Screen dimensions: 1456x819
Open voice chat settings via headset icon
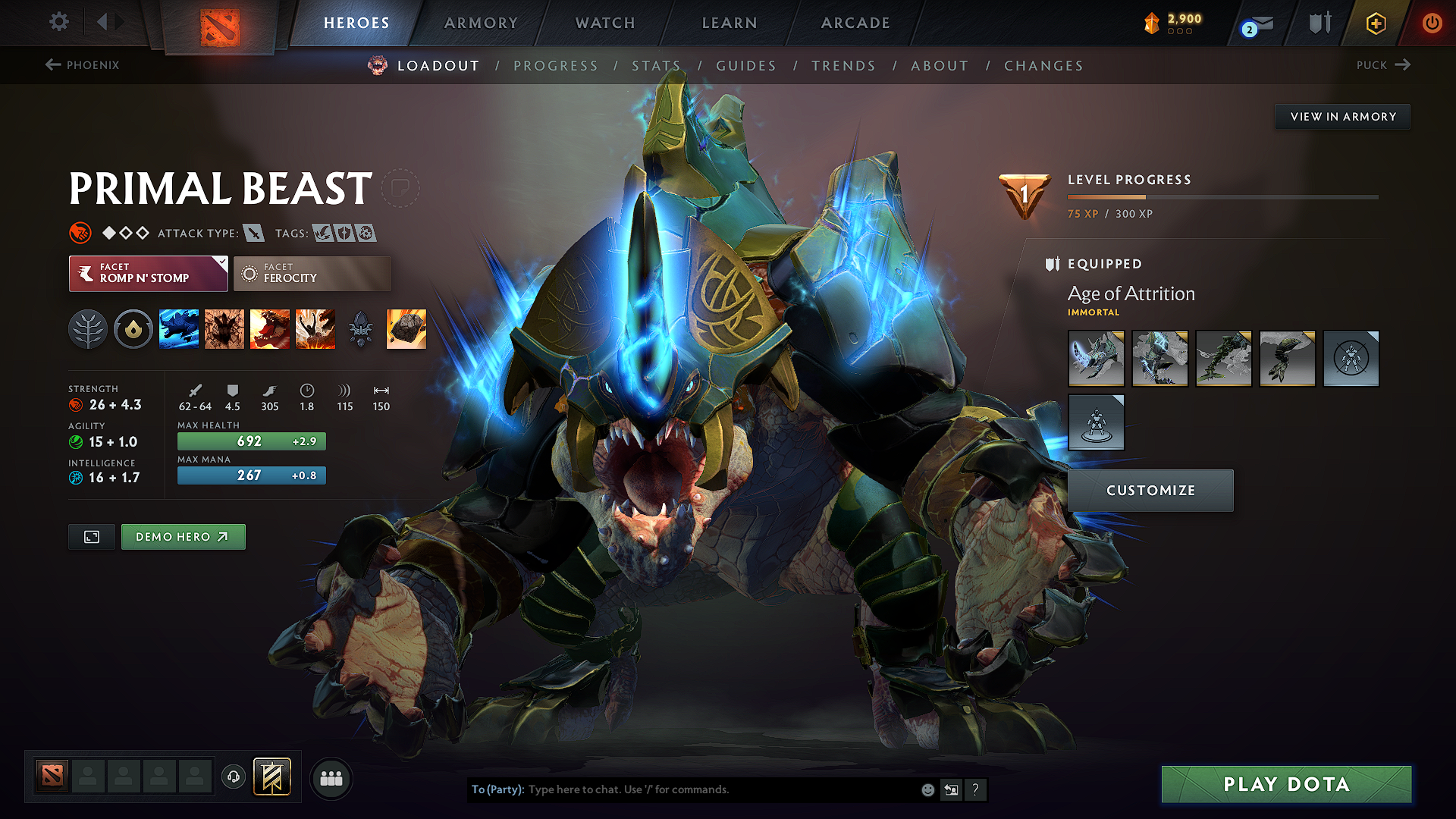pos(234,777)
